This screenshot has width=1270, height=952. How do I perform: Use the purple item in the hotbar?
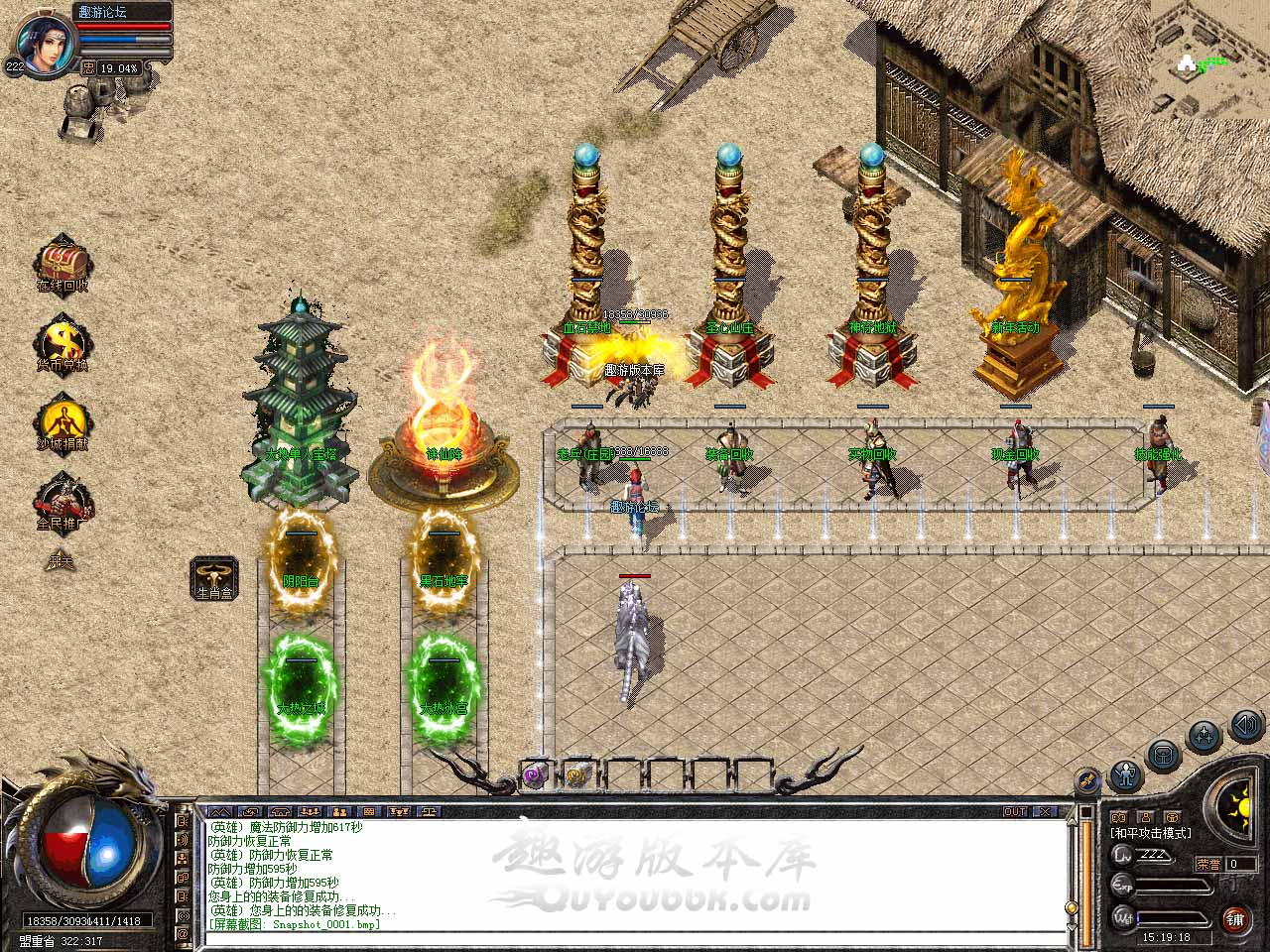click(x=535, y=775)
